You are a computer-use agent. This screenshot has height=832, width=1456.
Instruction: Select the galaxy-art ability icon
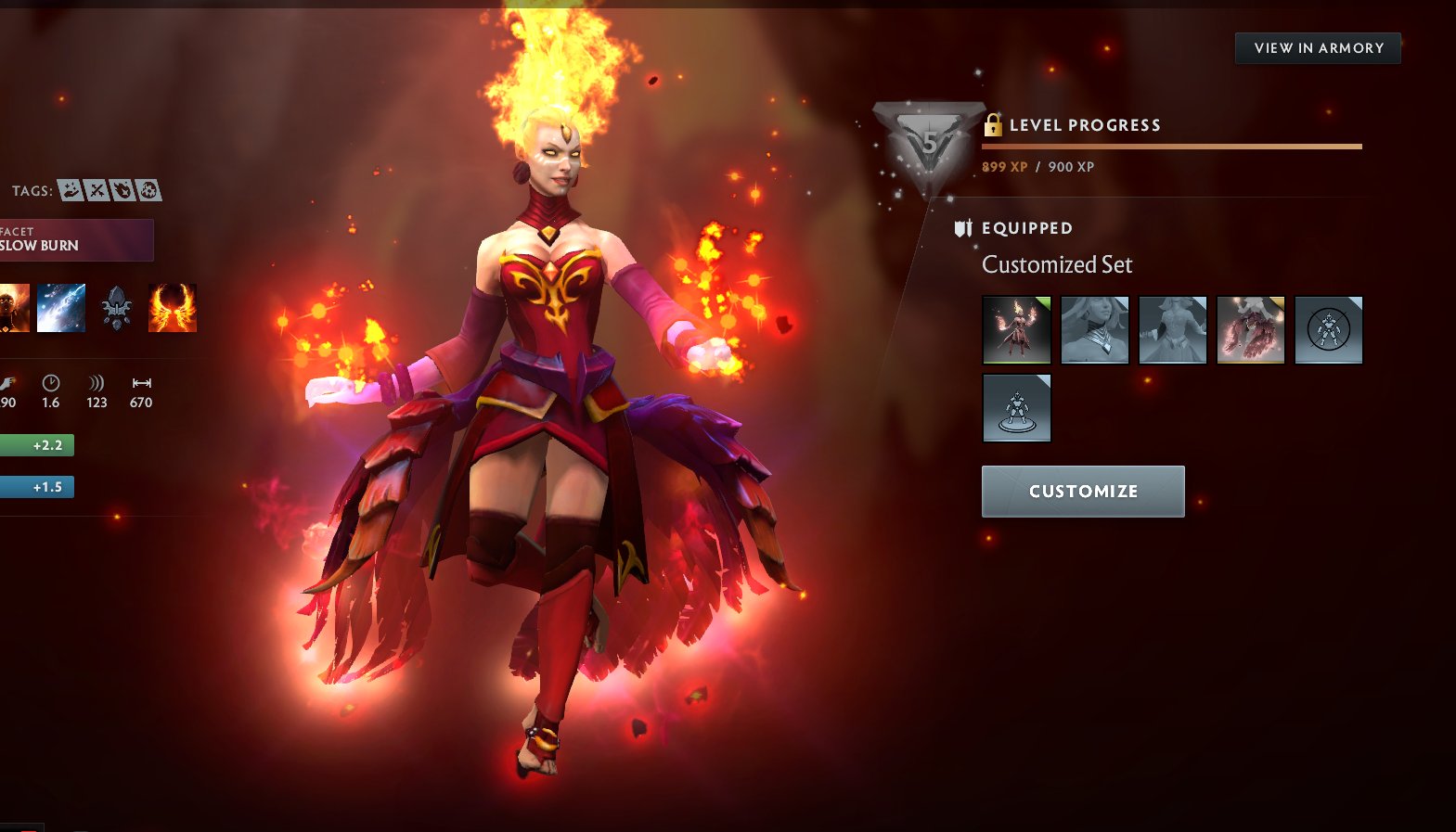tap(60, 309)
